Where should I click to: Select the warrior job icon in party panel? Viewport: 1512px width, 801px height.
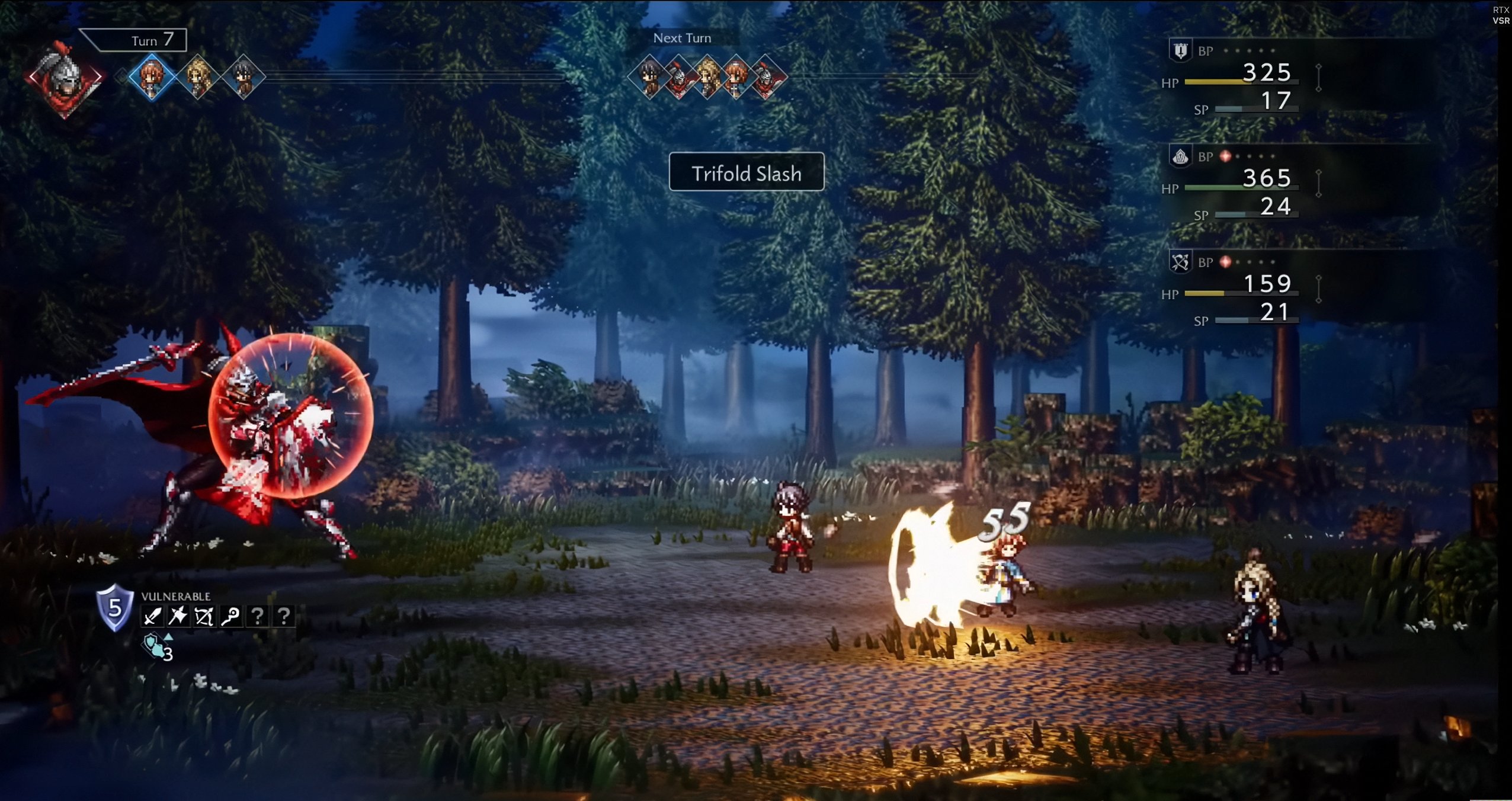[x=1180, y=51]
